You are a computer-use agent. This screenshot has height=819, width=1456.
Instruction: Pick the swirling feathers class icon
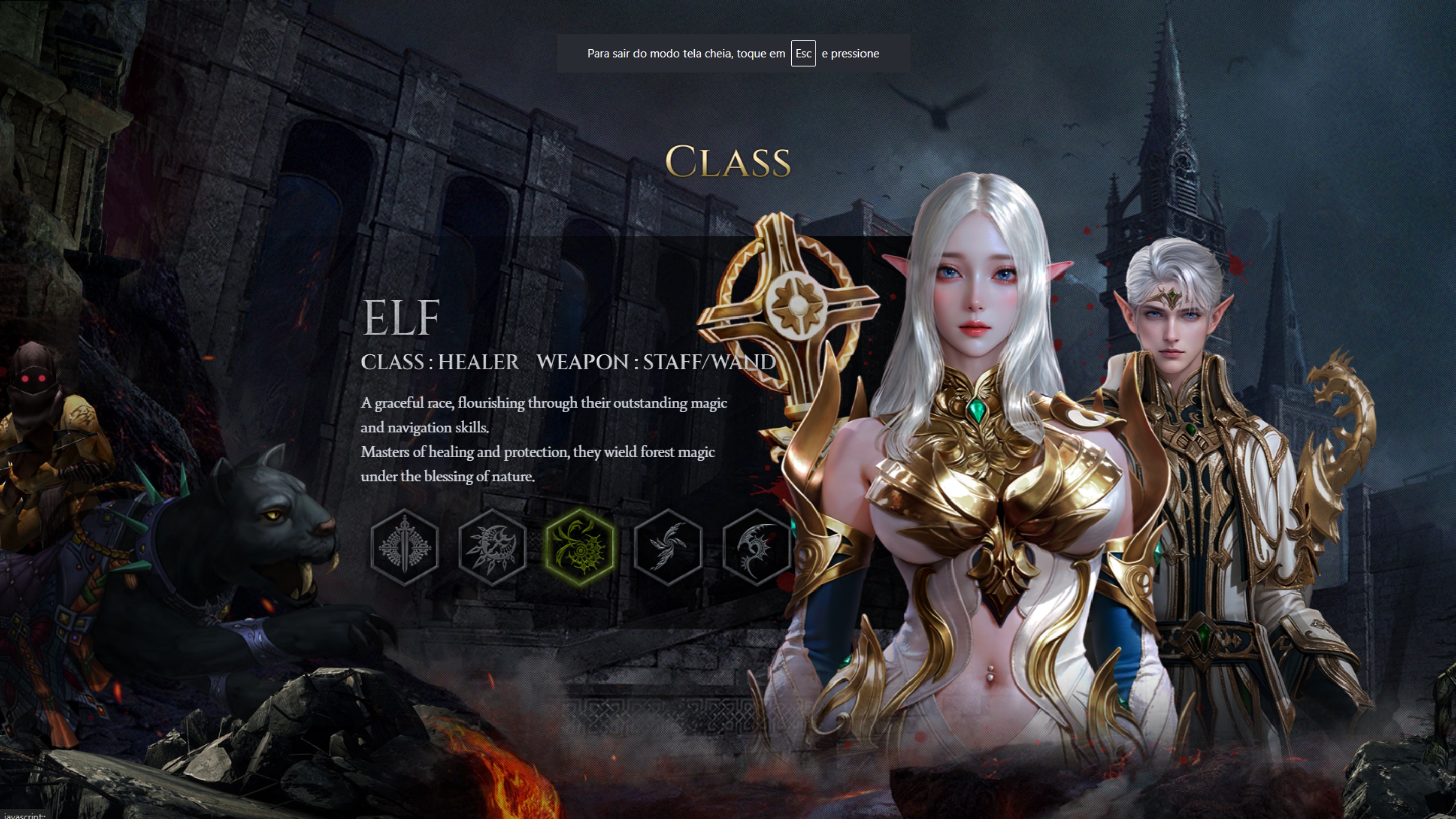[668, 547]
